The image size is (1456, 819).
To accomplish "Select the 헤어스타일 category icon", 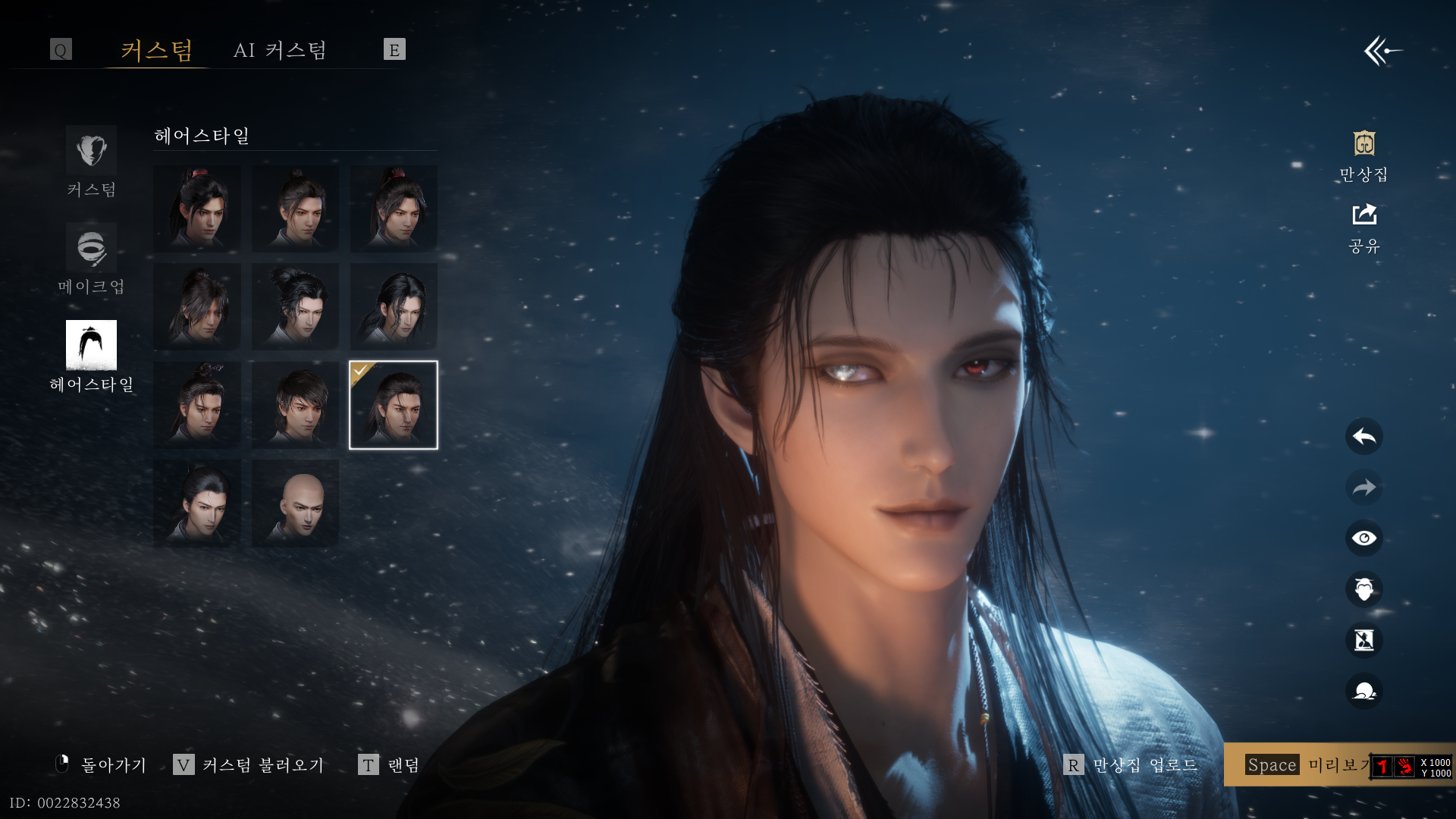I will 91,345.
